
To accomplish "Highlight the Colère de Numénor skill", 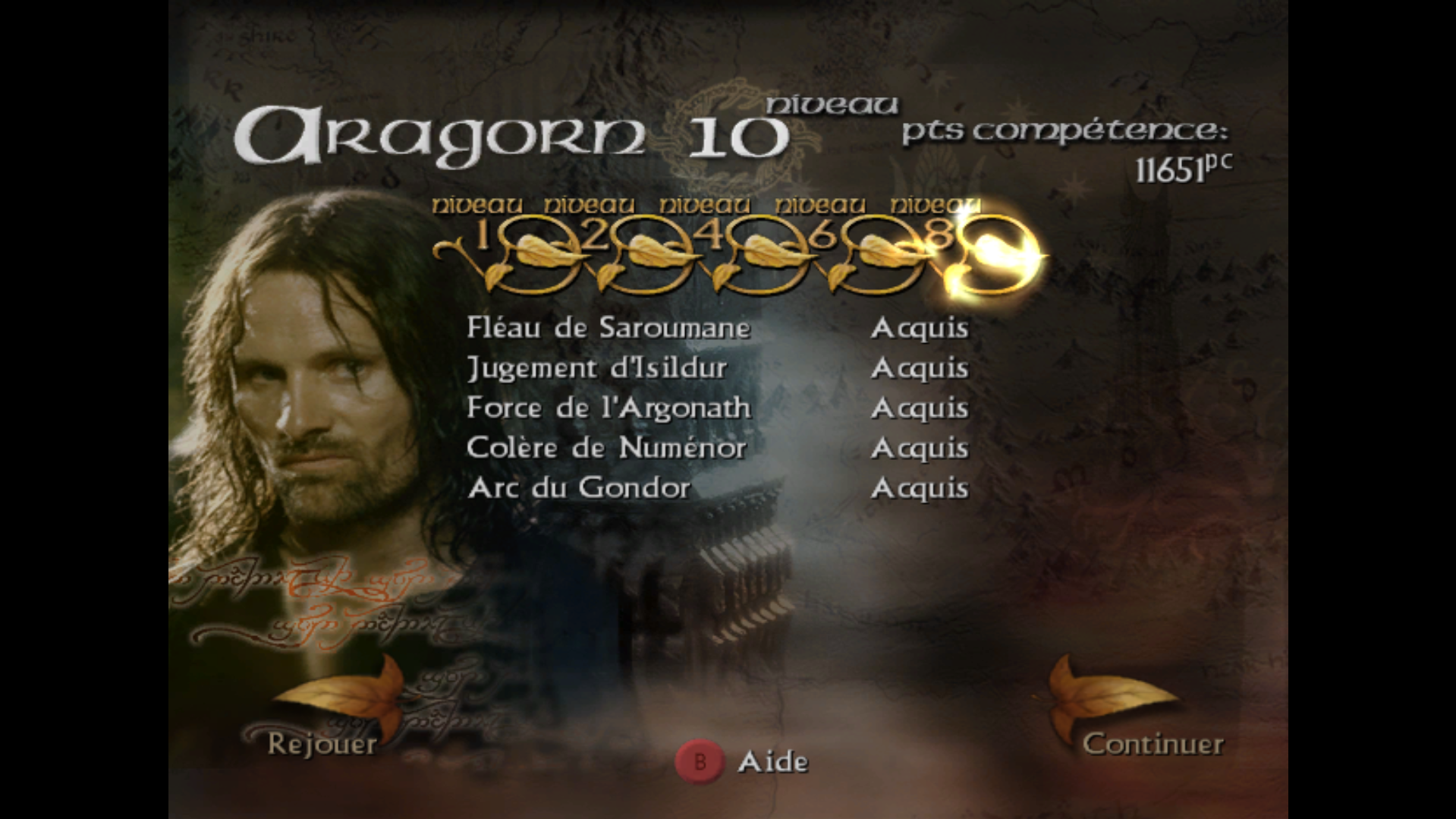I will (606, 448).
